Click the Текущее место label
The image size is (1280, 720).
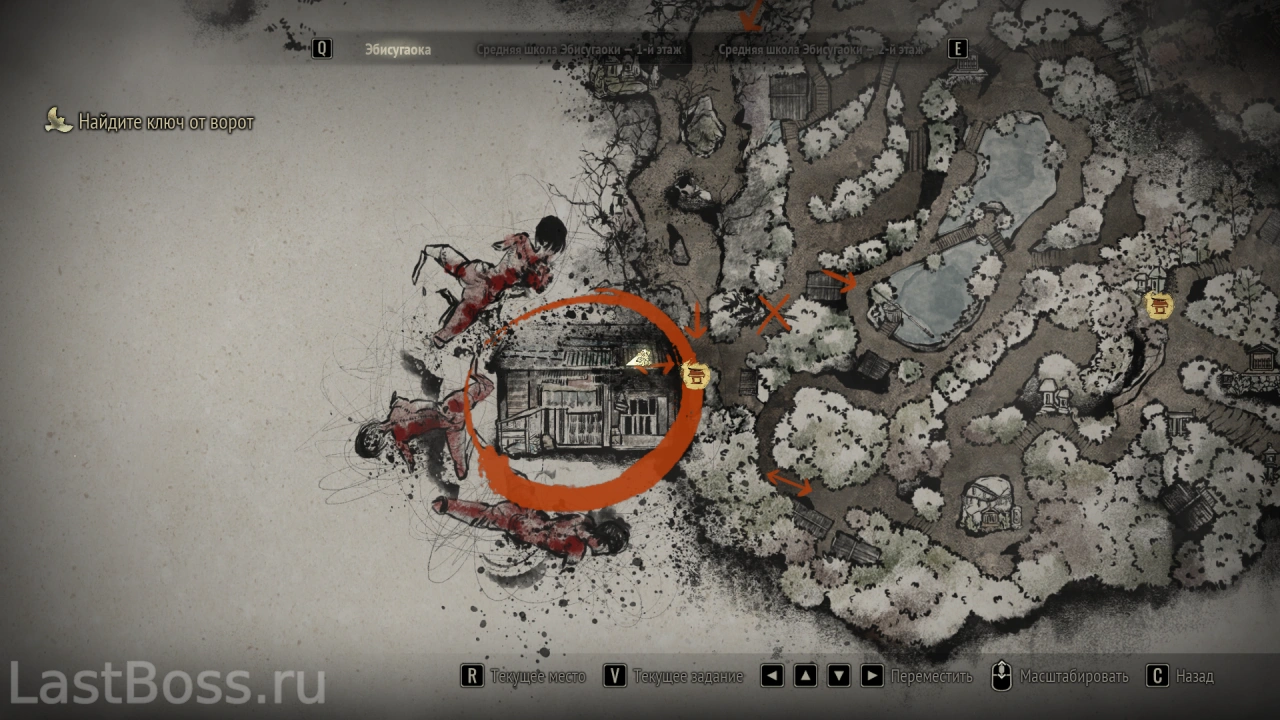(537, 676)
